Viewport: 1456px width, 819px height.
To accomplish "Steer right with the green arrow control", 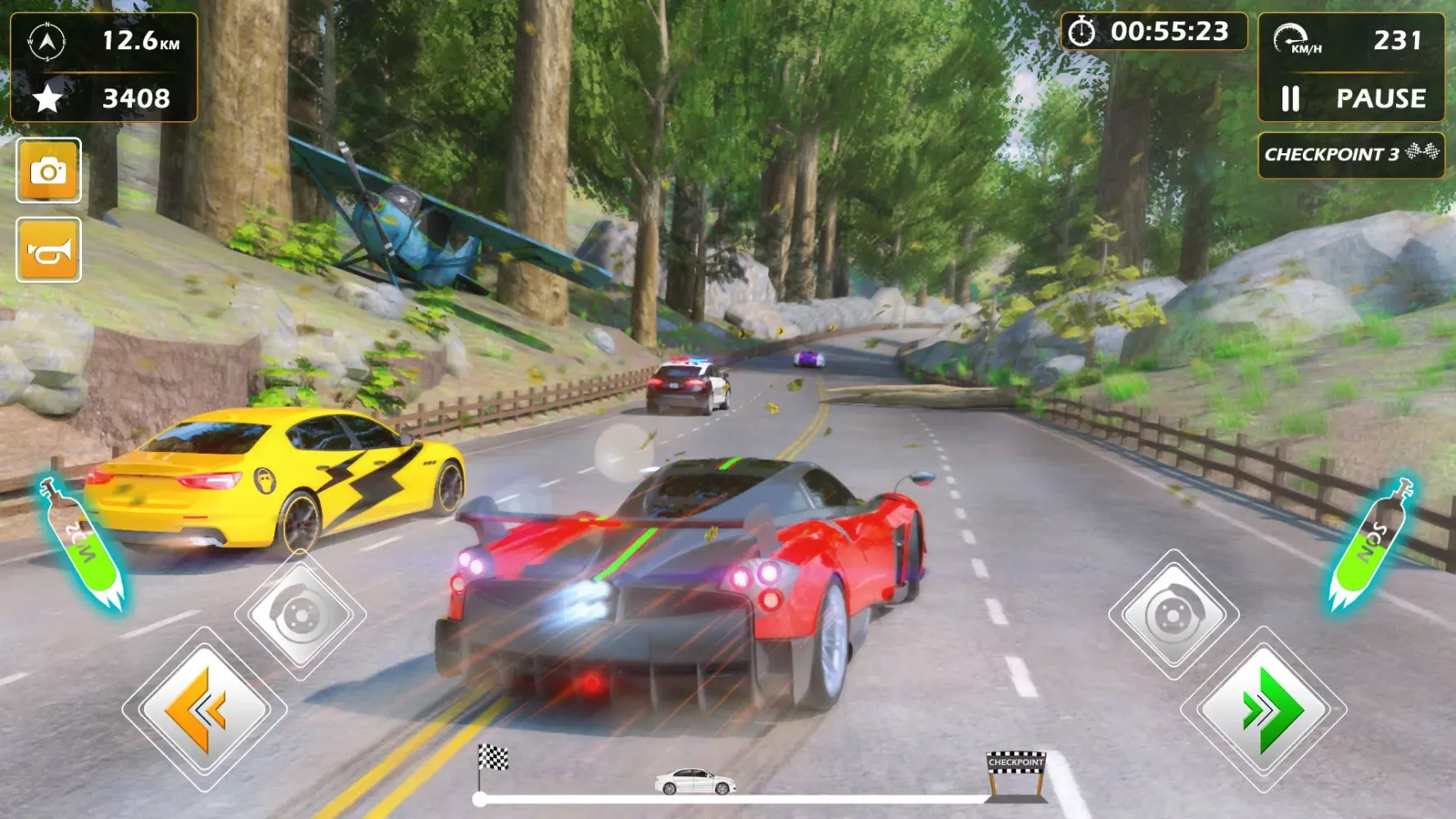I will [1261, 711].
